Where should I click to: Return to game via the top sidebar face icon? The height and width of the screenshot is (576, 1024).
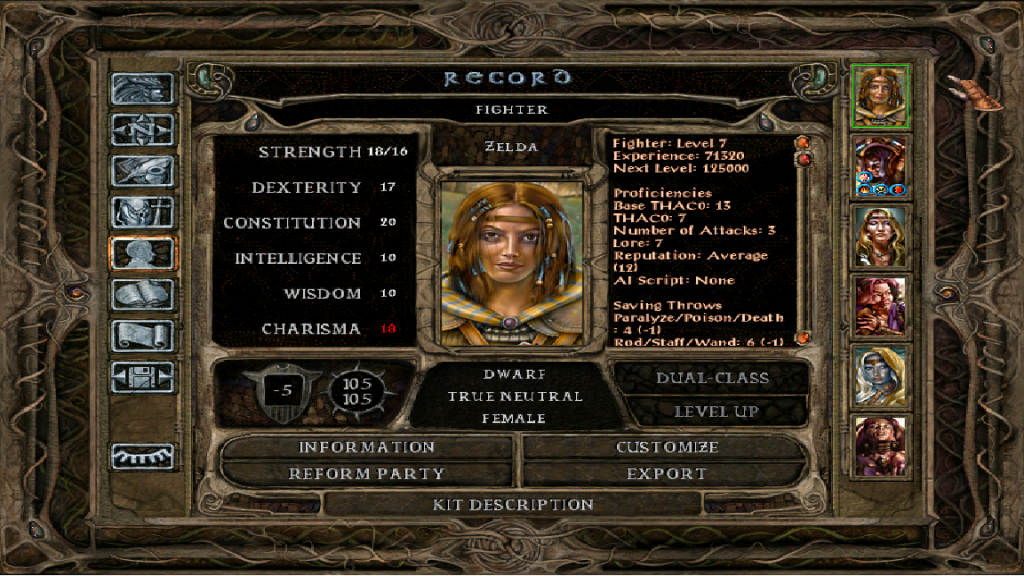(142, 89)
